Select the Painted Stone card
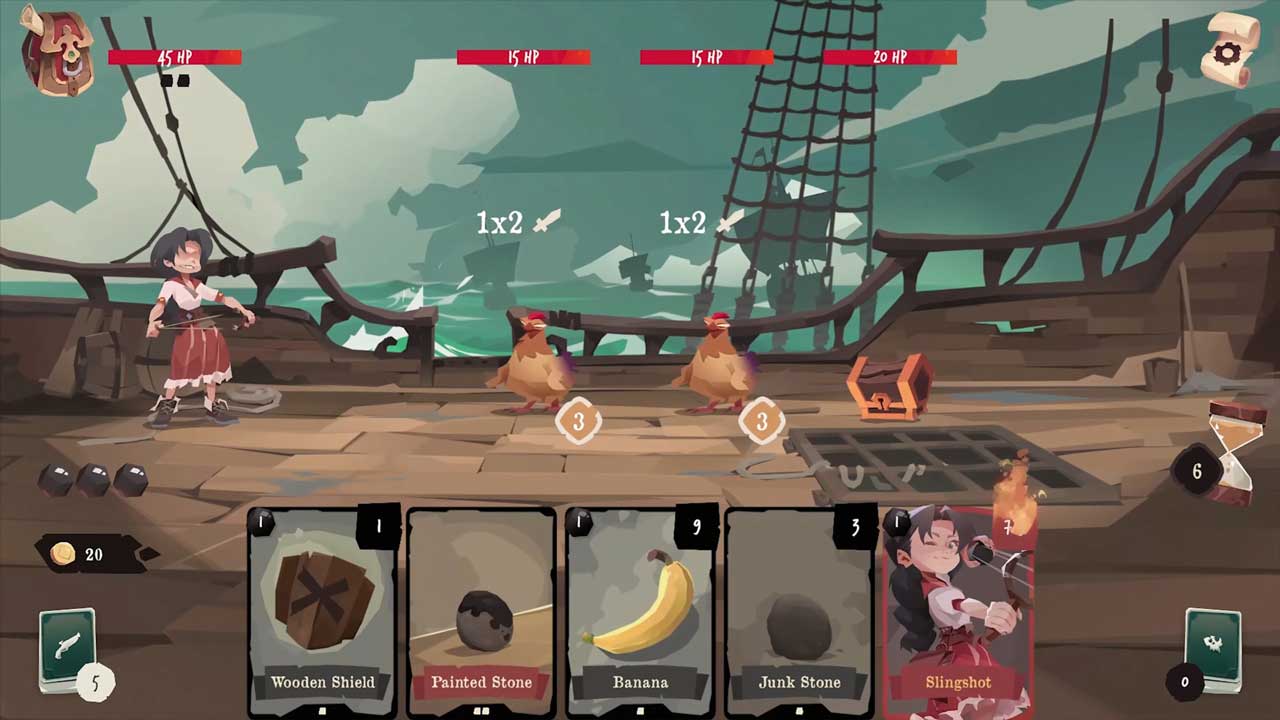Viewport: 1280px width, 720px height. pyautogui.click(x=481, y=610)
